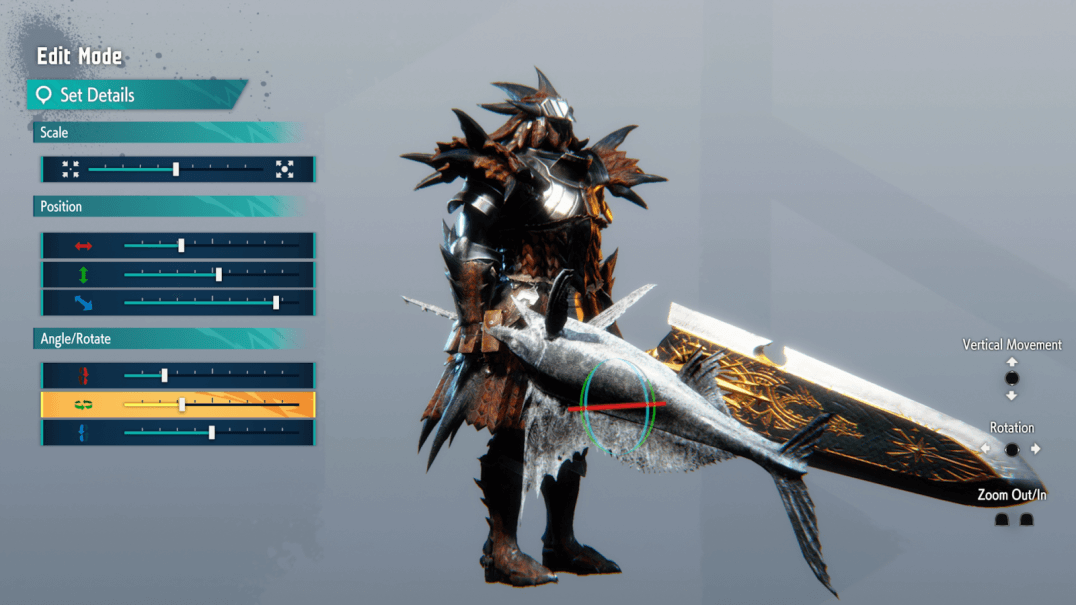
Task: Click the highlighted green rotation slider
Action: pos(210,404)
